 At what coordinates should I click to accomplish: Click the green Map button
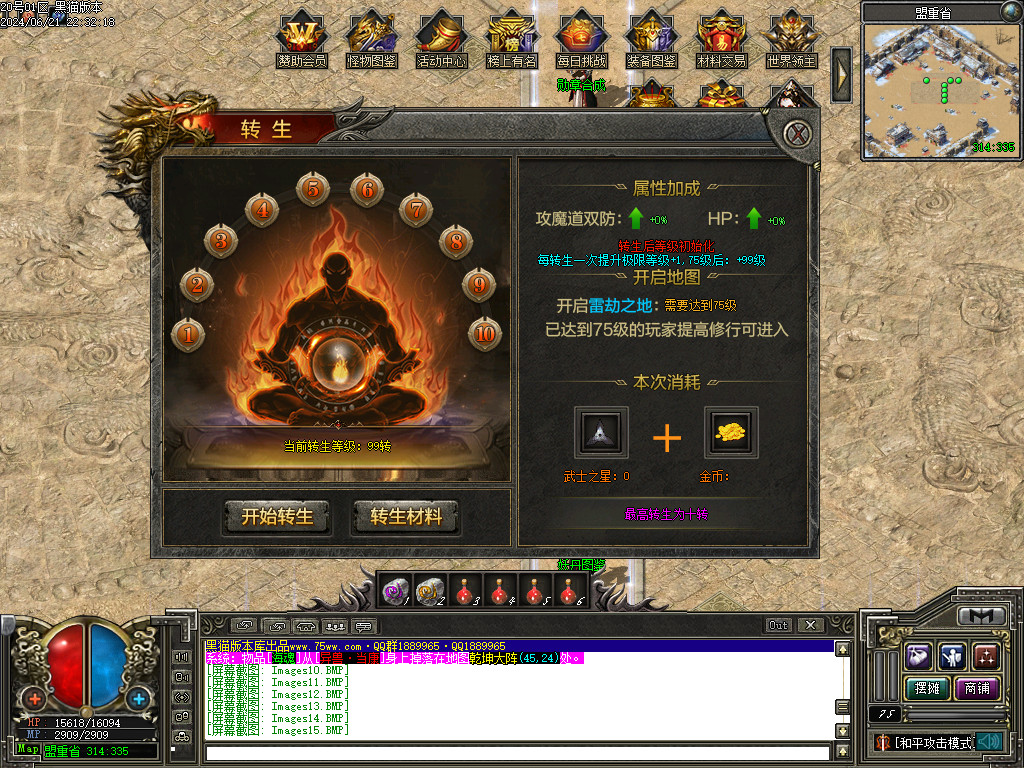coord(28,750)
